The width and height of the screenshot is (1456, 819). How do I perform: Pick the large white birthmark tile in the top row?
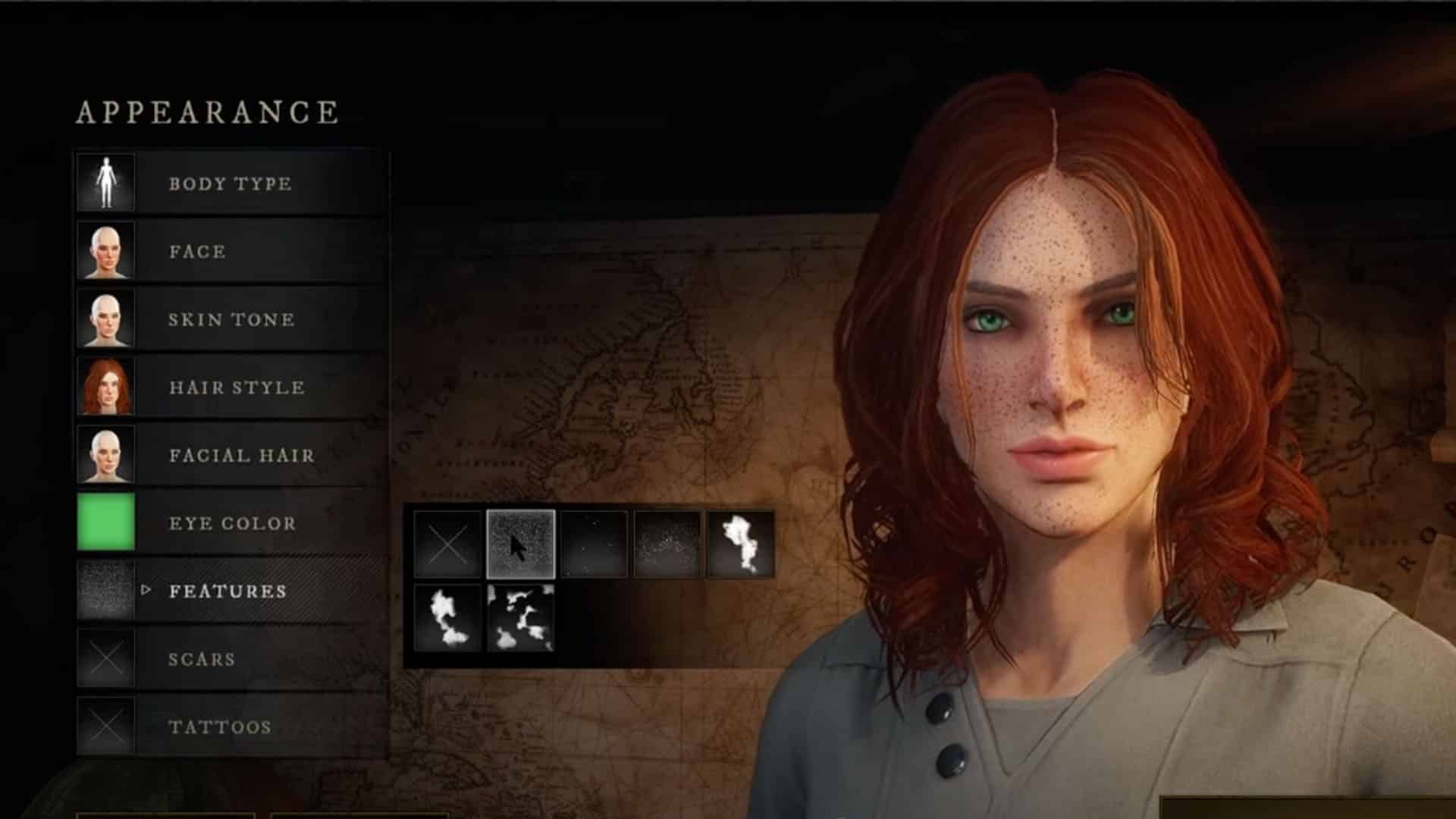click(x=739, y=542)
